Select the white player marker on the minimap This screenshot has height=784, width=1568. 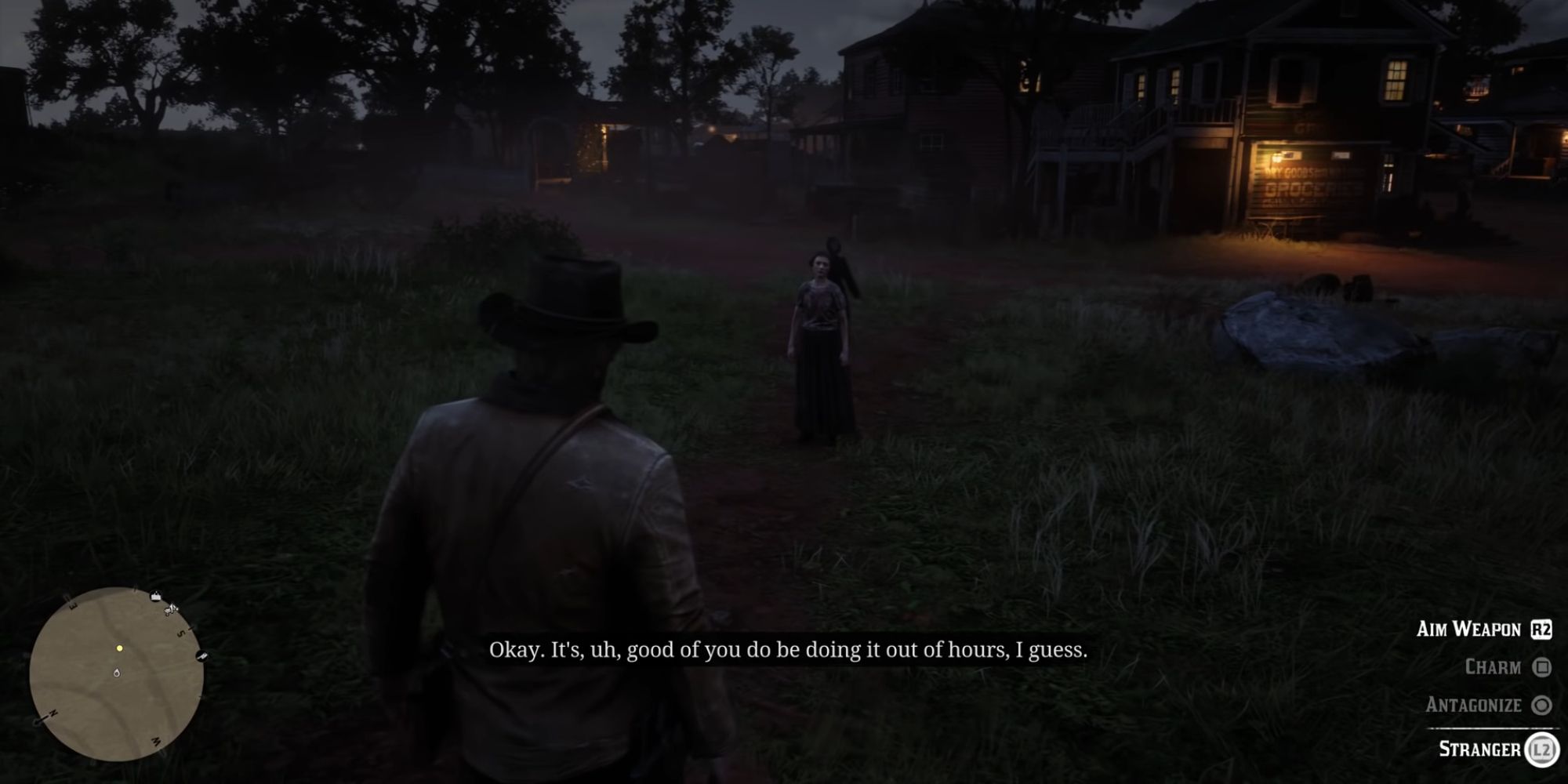pyautogui.click(x=117, y=673)
